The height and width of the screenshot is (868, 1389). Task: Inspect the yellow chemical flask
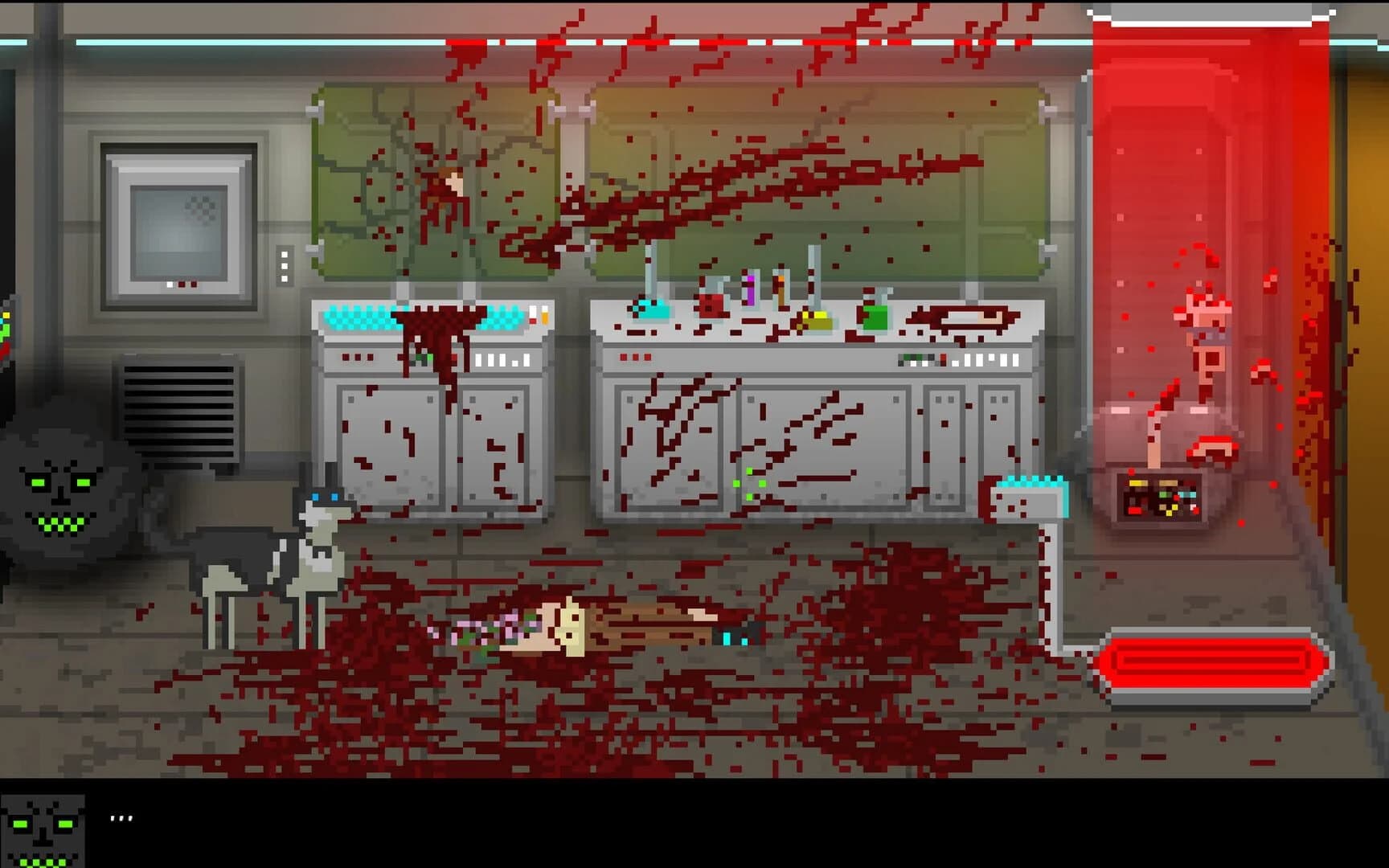coord(817,317)
